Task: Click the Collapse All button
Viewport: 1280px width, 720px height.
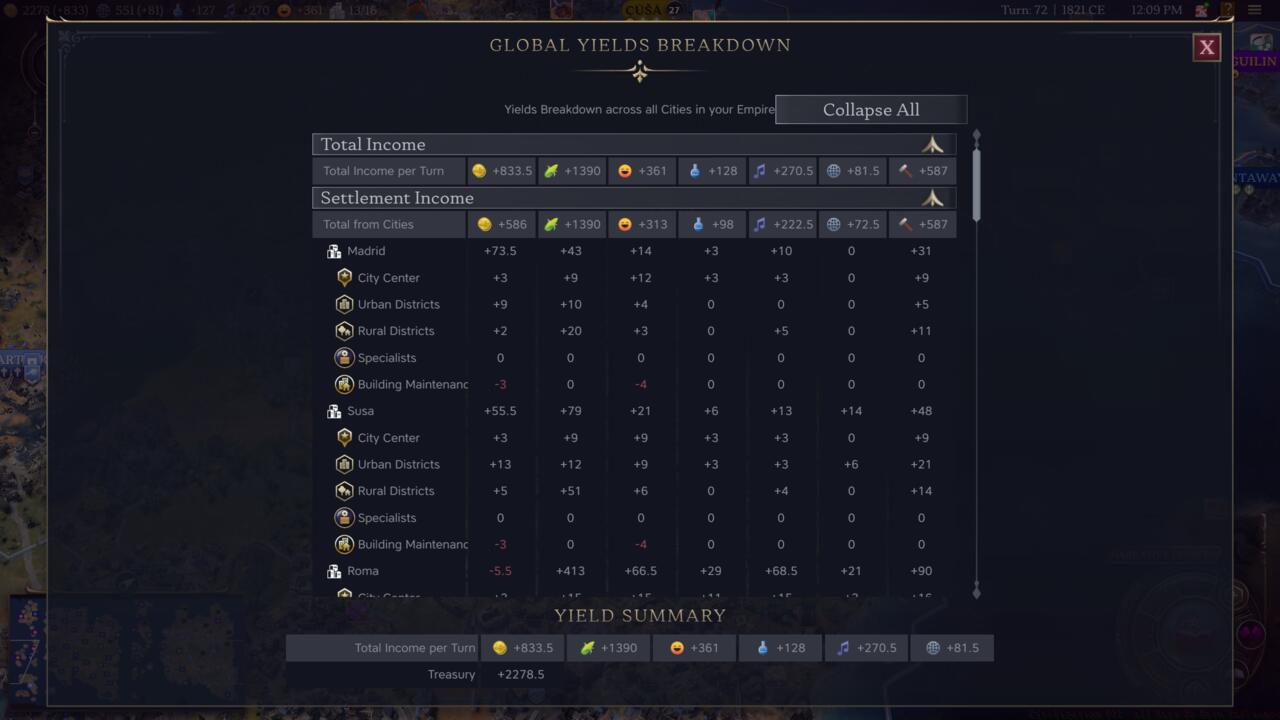Action: coord(870,109)
